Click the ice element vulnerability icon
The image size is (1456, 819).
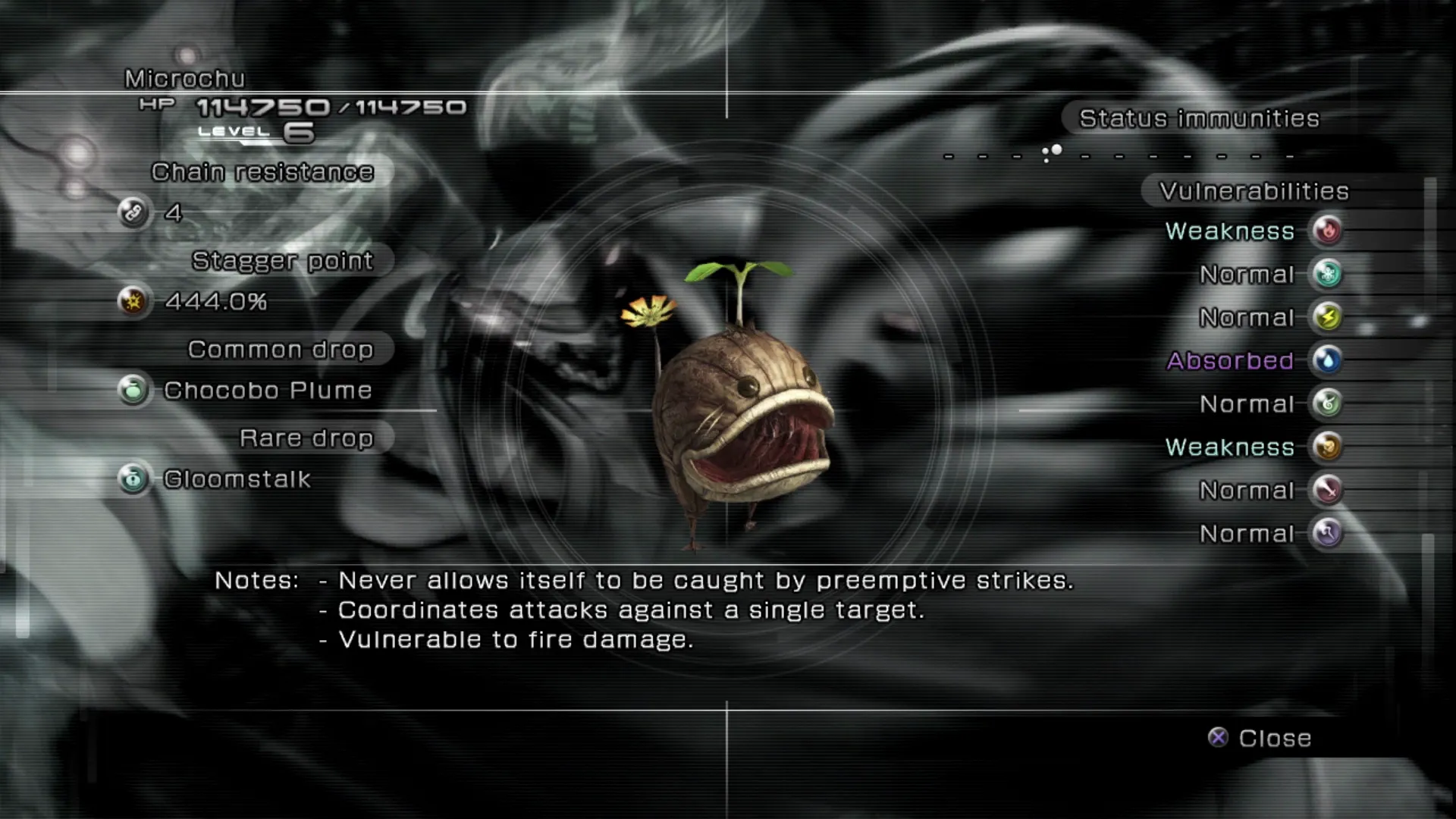coord(1327,274)
